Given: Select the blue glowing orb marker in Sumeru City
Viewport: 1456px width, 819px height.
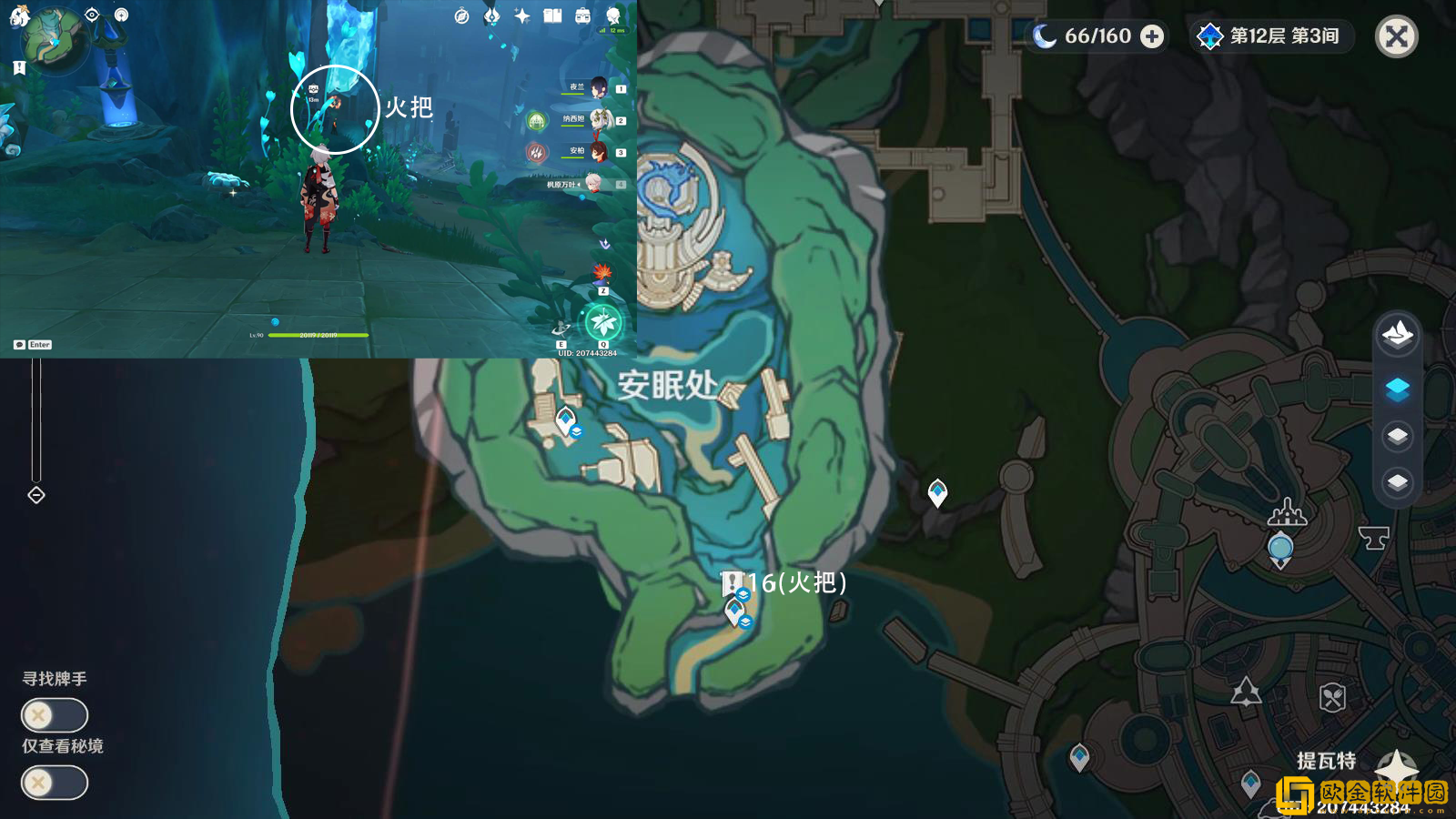Looking at the screenshot, I should [1280, 548].
